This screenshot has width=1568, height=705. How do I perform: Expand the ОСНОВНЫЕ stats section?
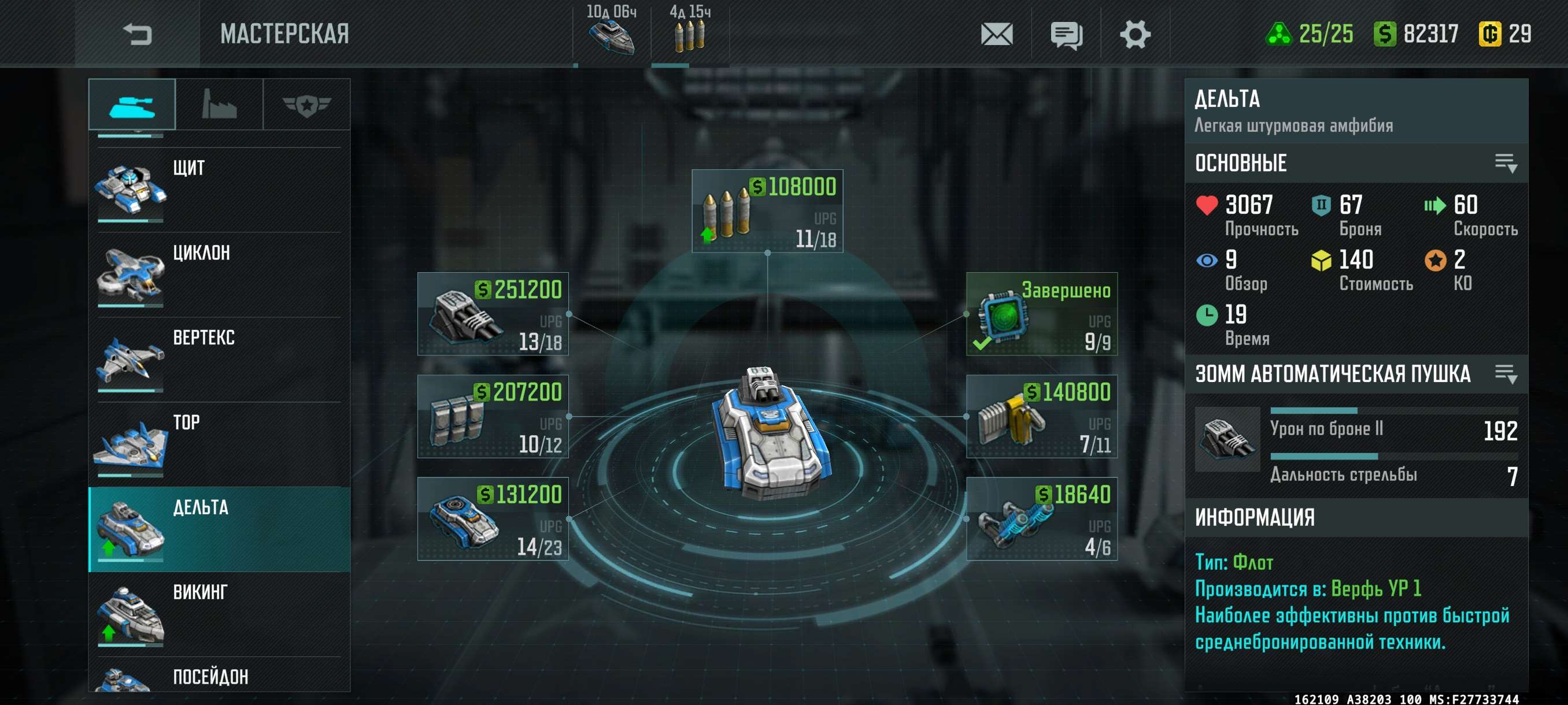point(1506,163)
